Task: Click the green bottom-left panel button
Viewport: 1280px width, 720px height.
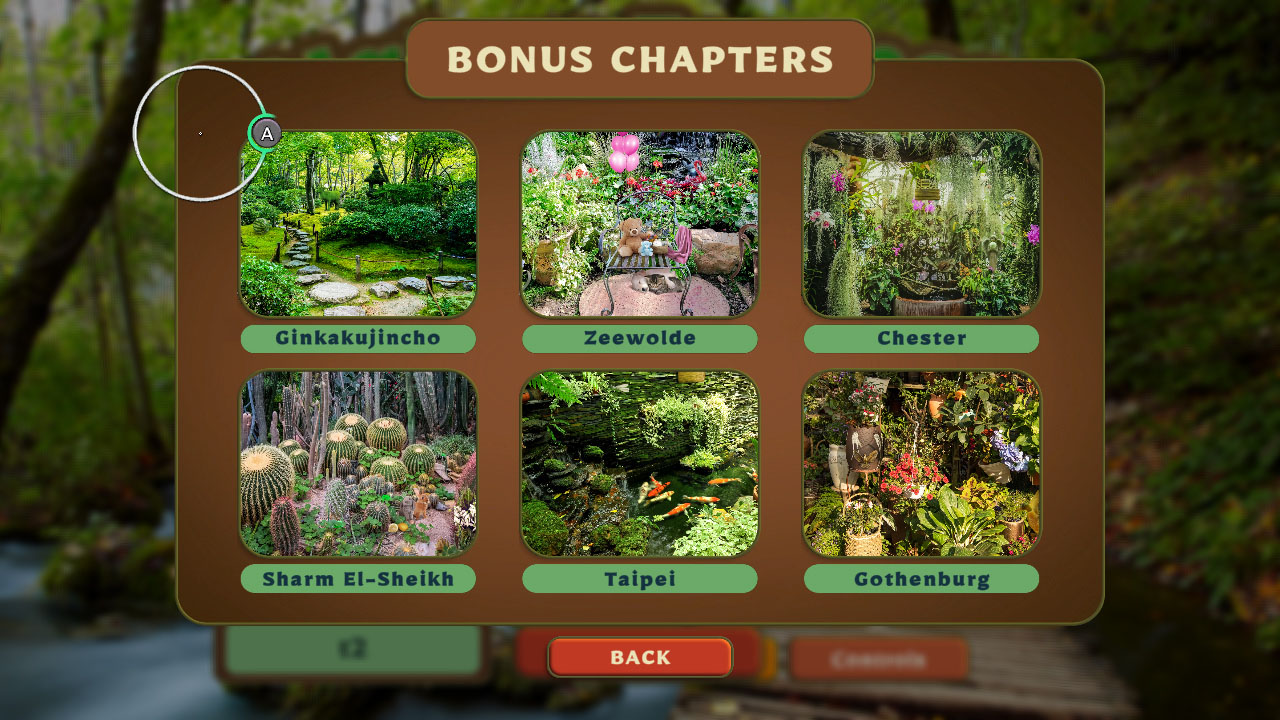Action: 355,651
